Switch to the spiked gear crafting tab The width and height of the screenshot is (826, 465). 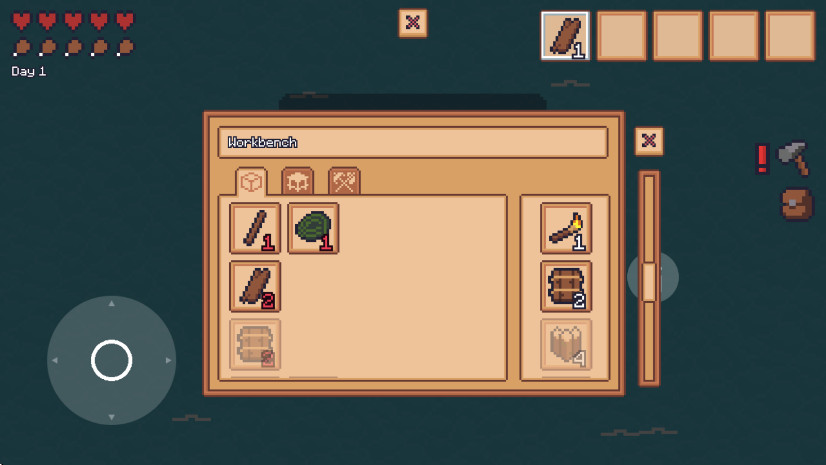298,181
